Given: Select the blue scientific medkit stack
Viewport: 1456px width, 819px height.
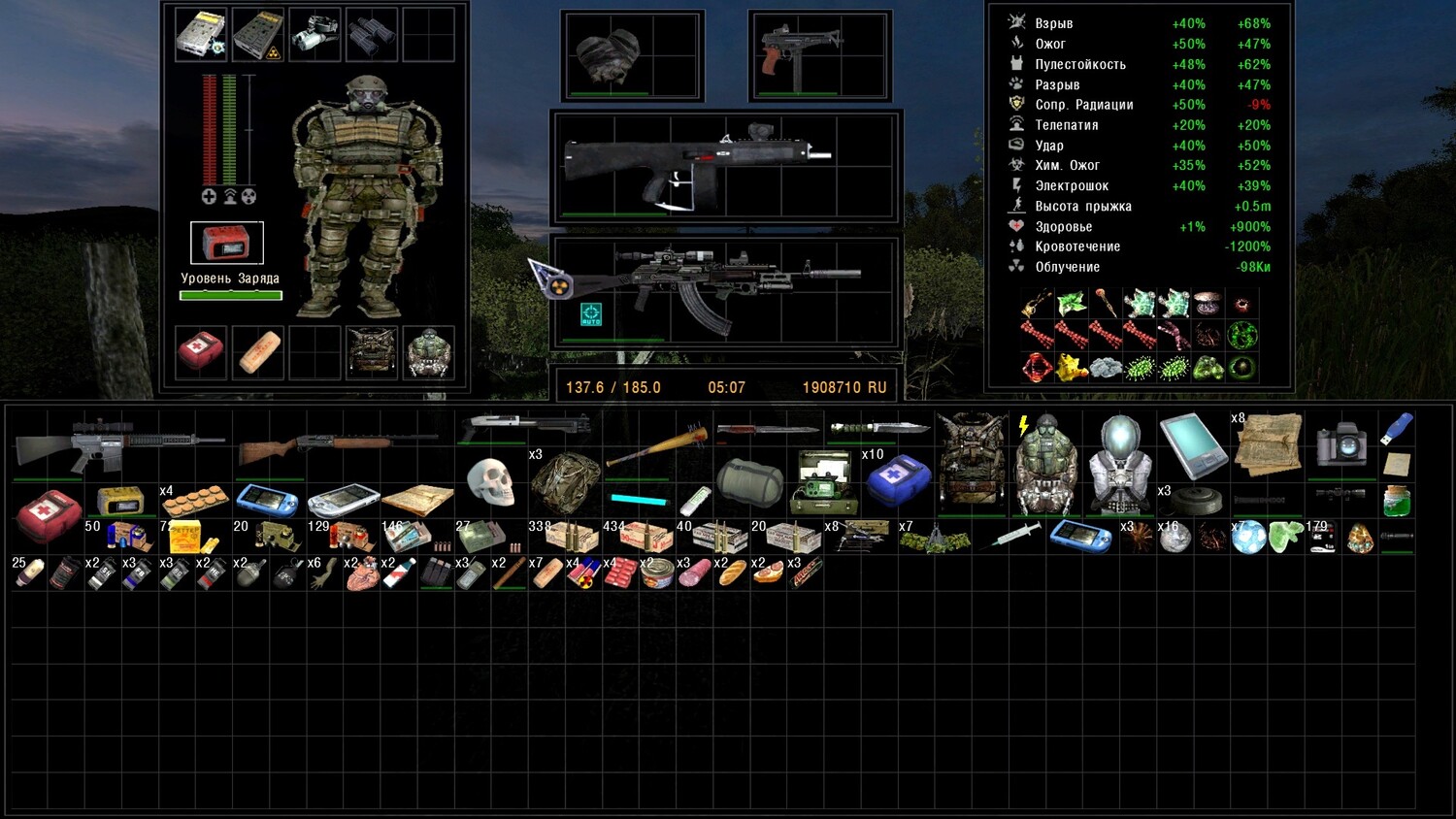Looking at the screenshot, I should coord(898,480).
